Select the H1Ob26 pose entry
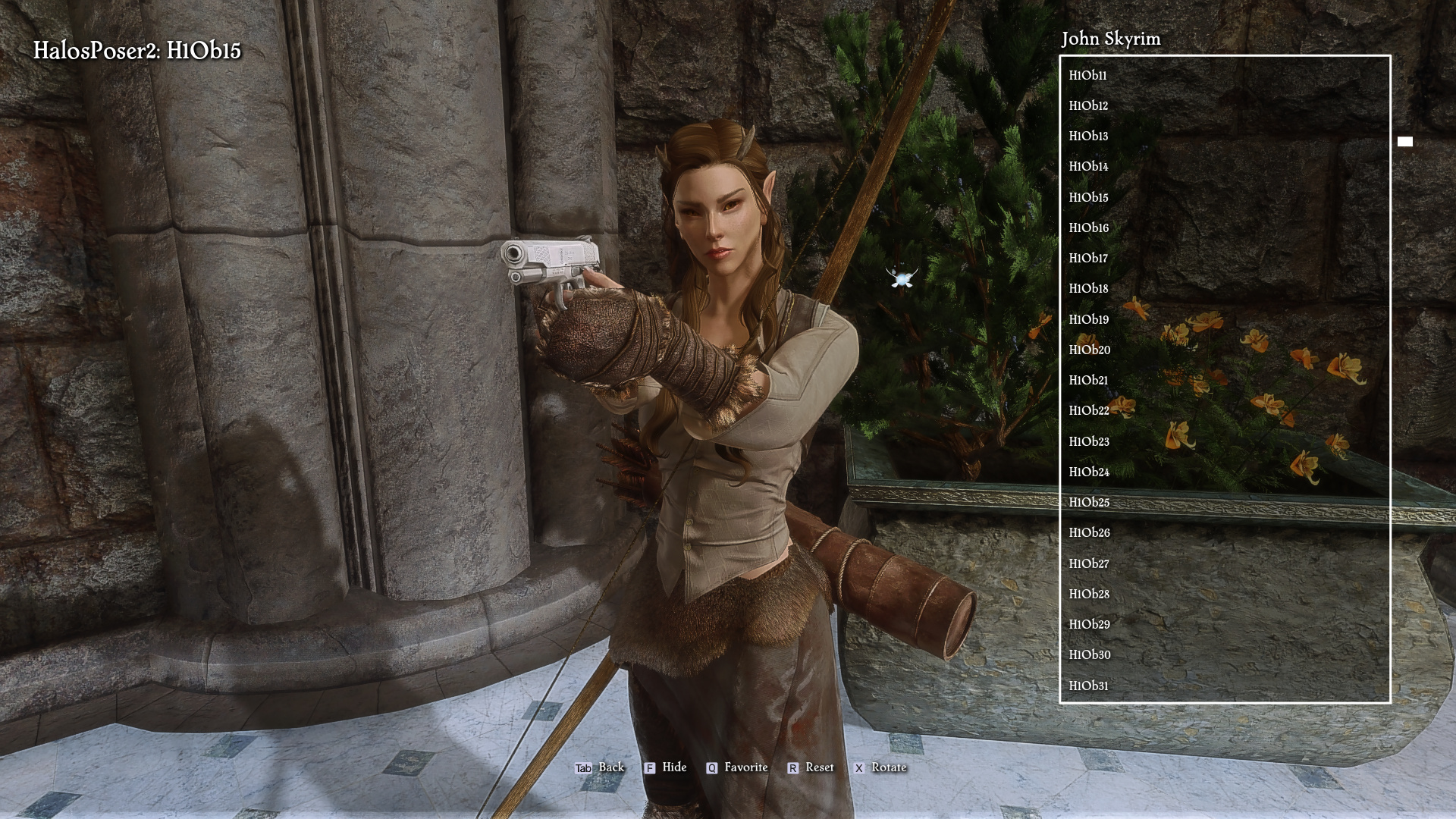1456x819 pixels. tap(1089, 533)
